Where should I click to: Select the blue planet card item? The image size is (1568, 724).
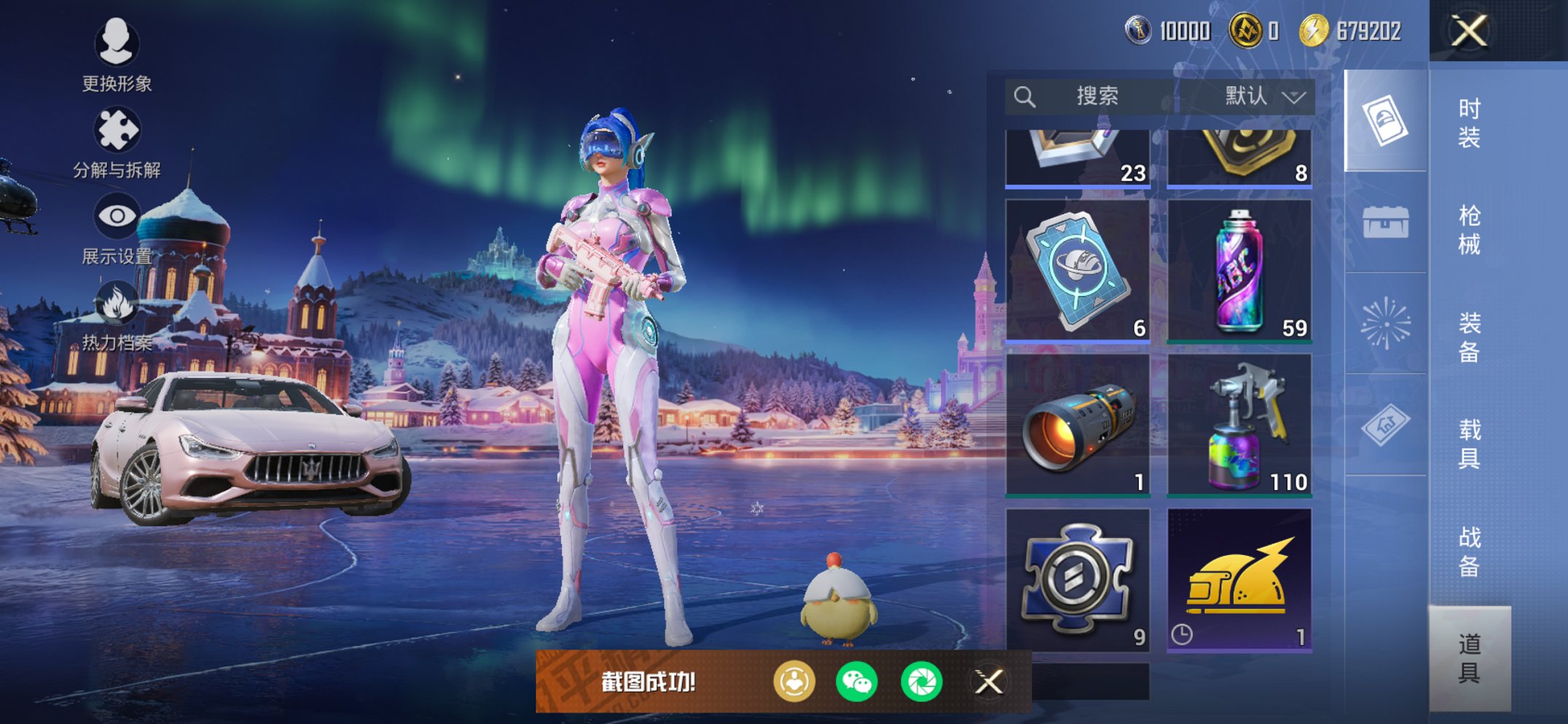(x=1078, y=270)
